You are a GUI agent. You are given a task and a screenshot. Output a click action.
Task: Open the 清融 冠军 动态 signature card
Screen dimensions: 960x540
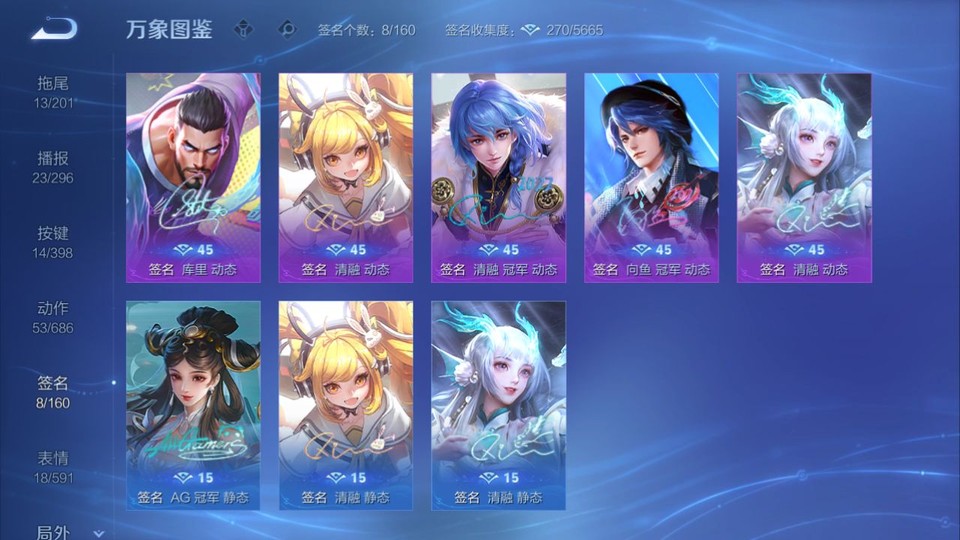coord(498,177)
